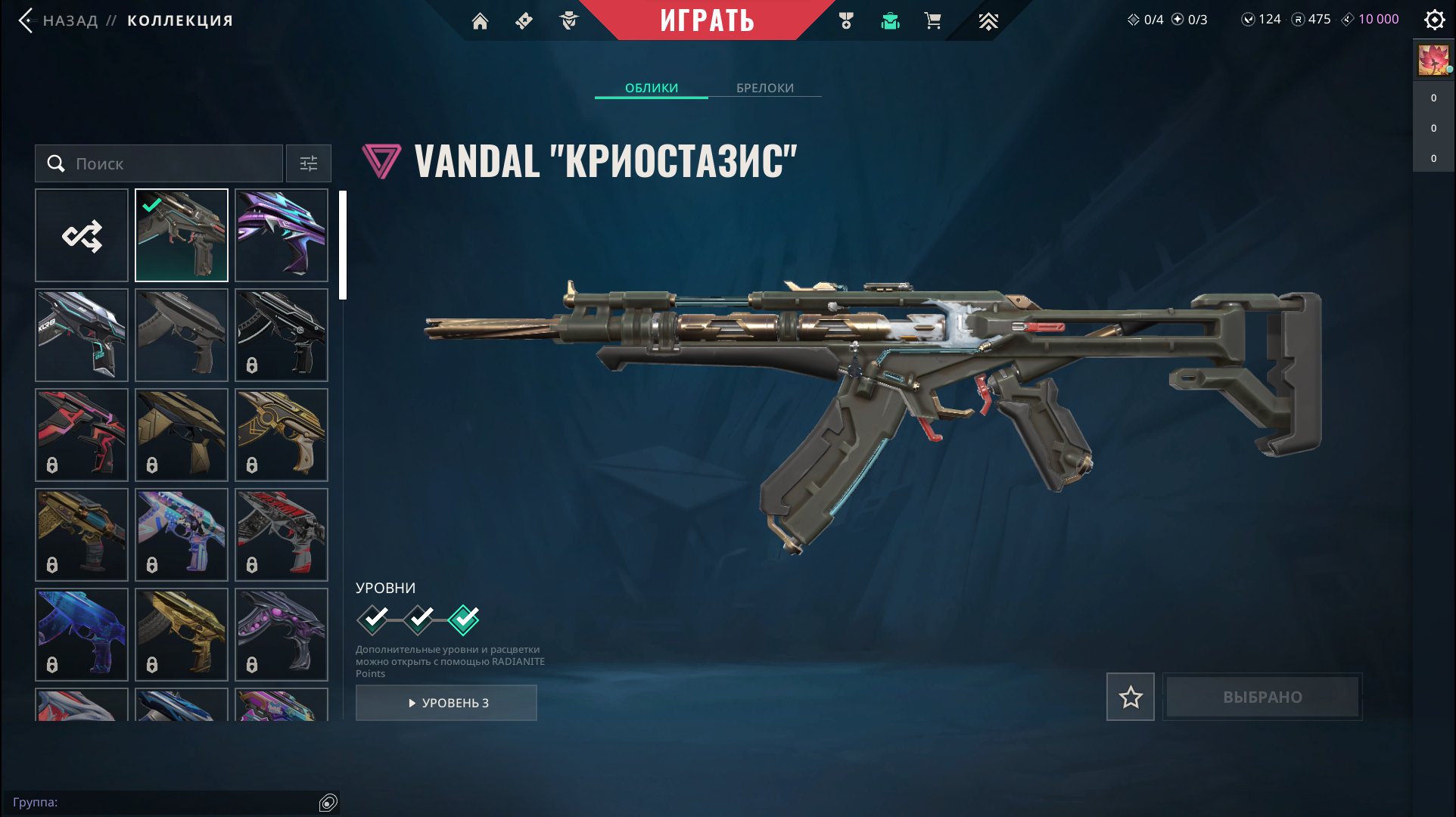This screenshot has height=817, width=1456.
Task: Preview УРОВЕНЬ 3 of the skin
Action: [446, 702]
